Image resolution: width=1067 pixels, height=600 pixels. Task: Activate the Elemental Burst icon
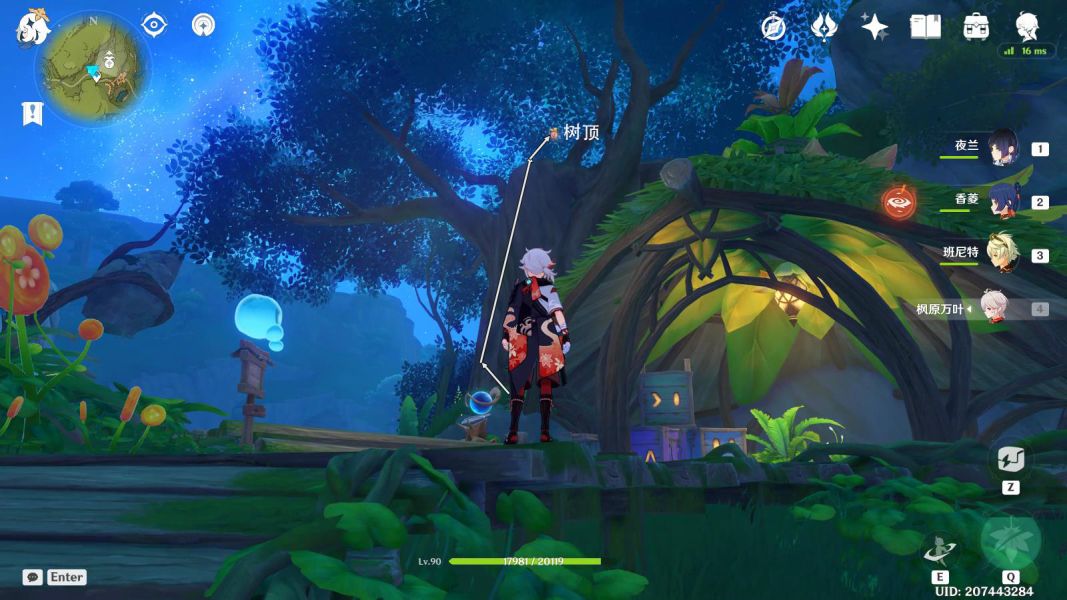pyautogui.click(x=1010, y=542)
